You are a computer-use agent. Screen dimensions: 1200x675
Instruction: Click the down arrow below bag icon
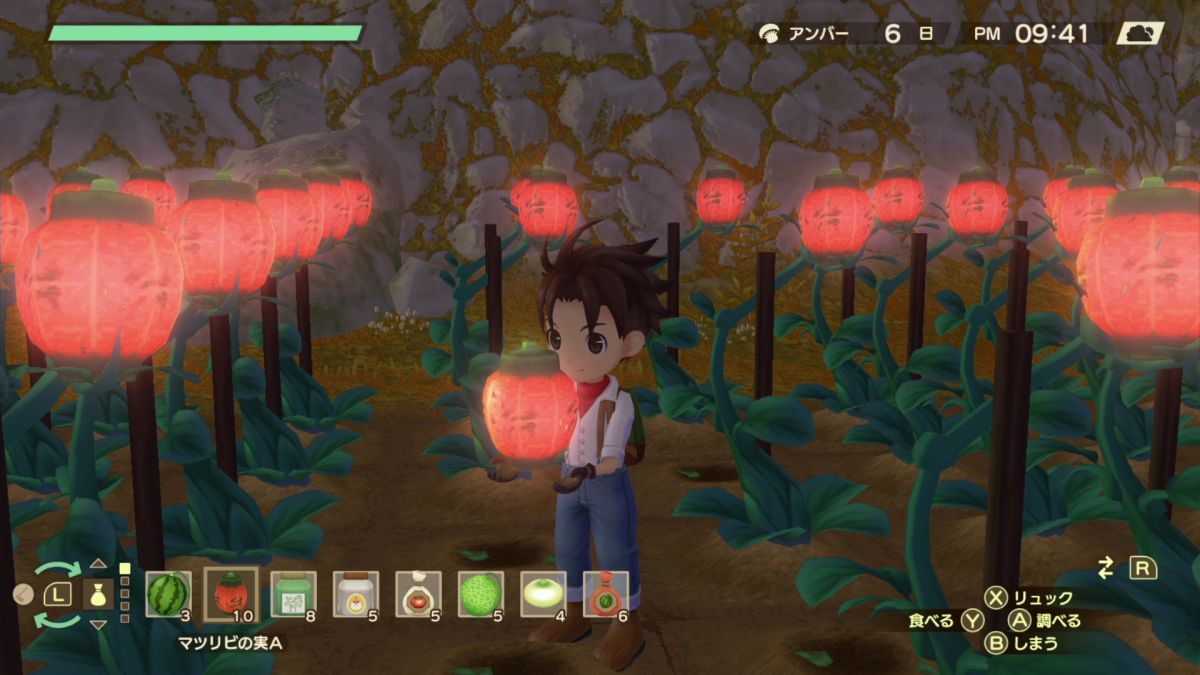point(98,625)
